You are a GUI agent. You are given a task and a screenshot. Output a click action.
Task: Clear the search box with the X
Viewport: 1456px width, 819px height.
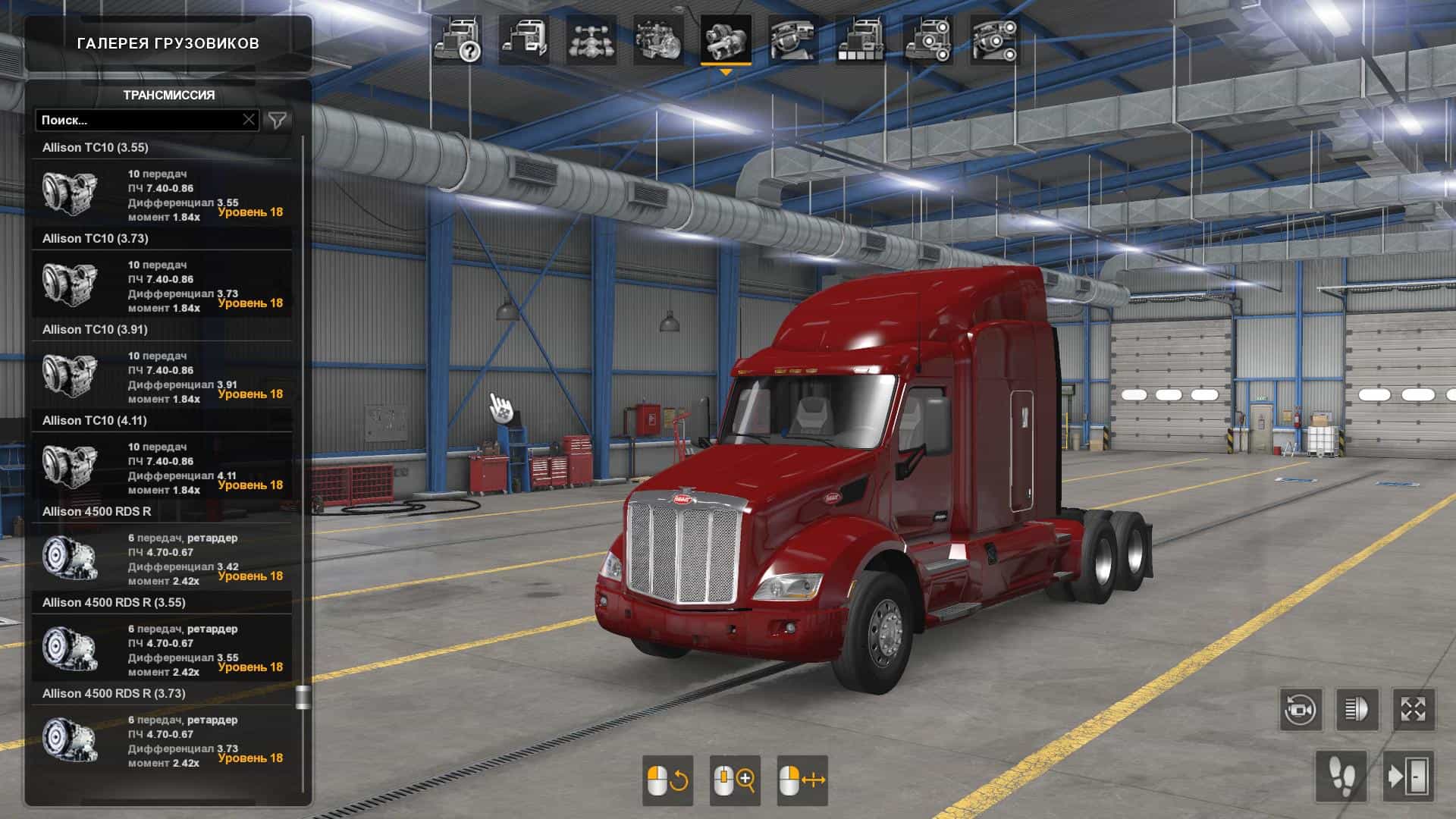[x=249, y=120]
